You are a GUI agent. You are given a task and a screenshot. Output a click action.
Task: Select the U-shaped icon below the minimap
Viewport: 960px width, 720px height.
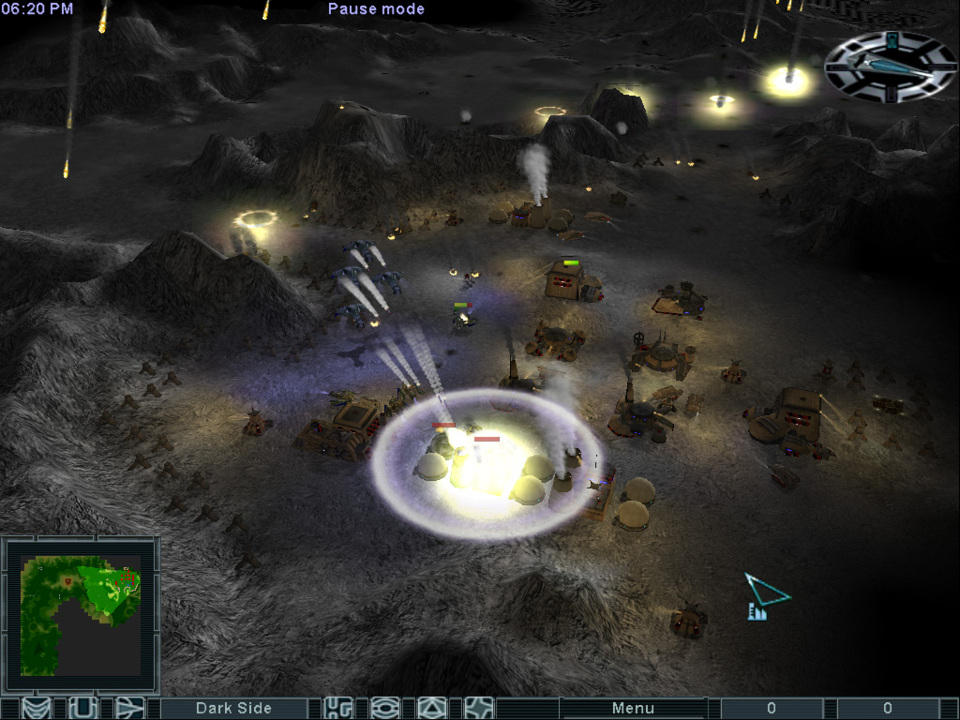82,708
